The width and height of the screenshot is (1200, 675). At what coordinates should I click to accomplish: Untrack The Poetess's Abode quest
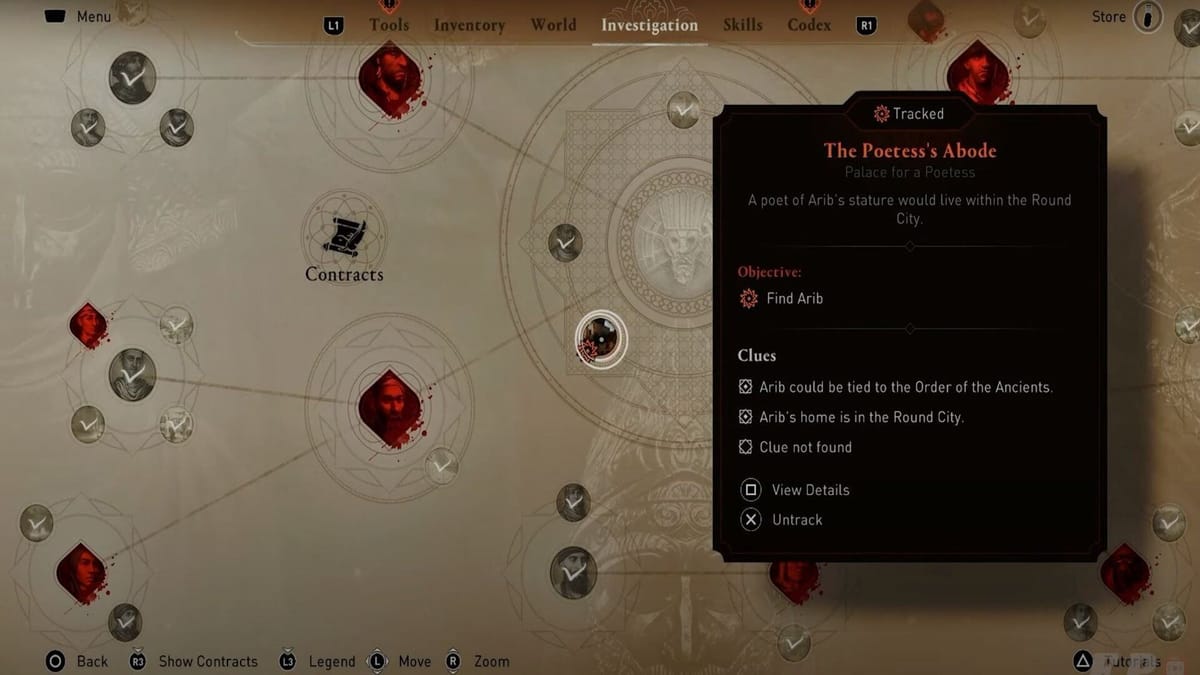[x=797, y=520]
